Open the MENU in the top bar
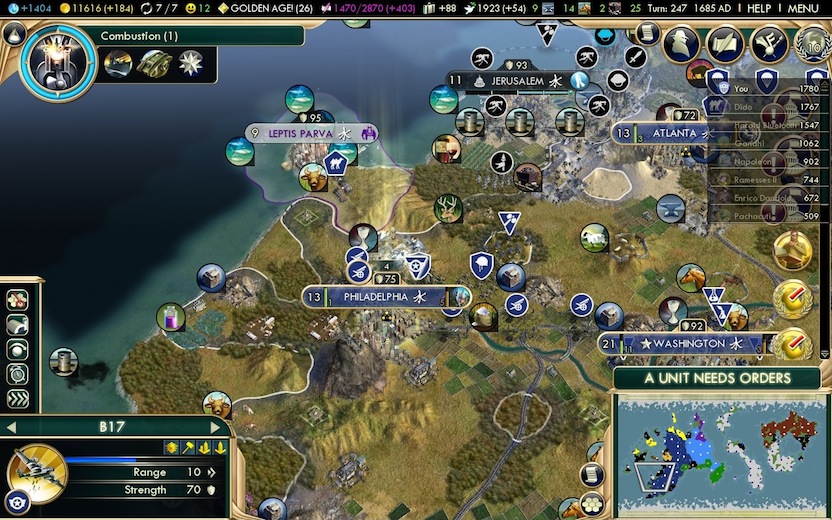Viewport: 832px width, 520px height. (803, 8)
